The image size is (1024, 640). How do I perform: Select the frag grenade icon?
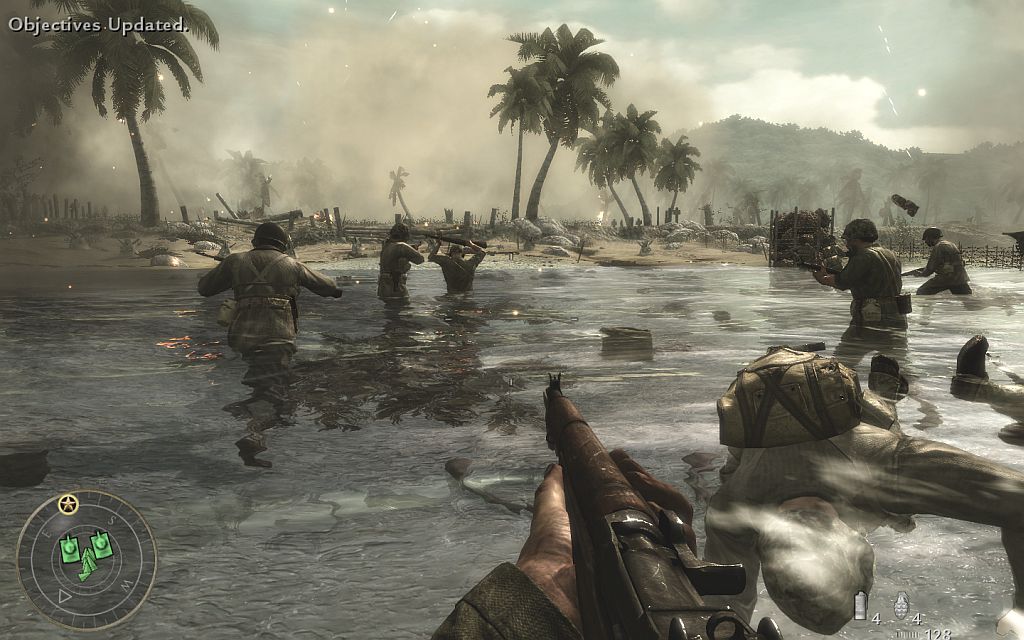[900, 605]
